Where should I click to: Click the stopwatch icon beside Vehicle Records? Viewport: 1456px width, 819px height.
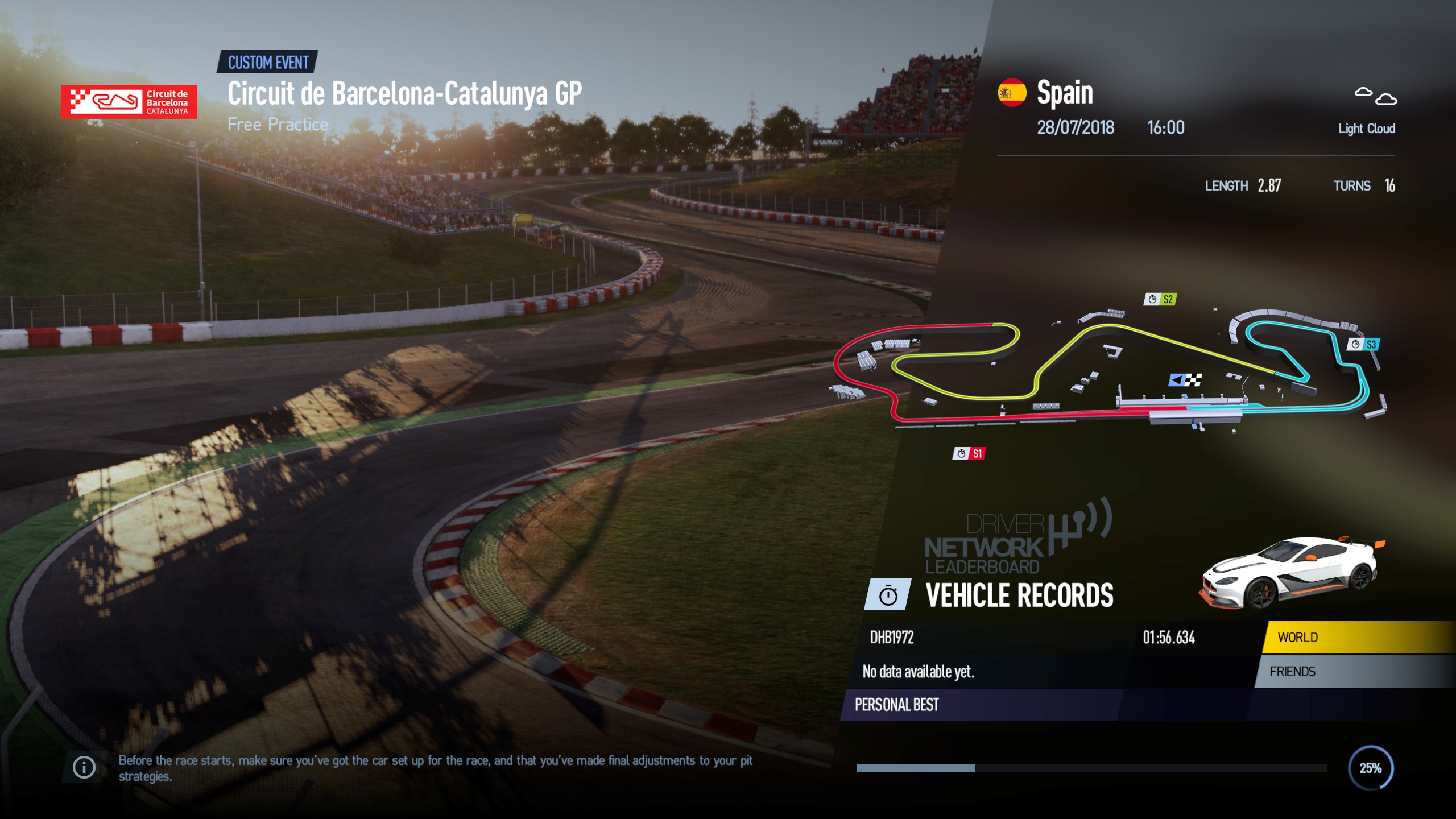889,596
